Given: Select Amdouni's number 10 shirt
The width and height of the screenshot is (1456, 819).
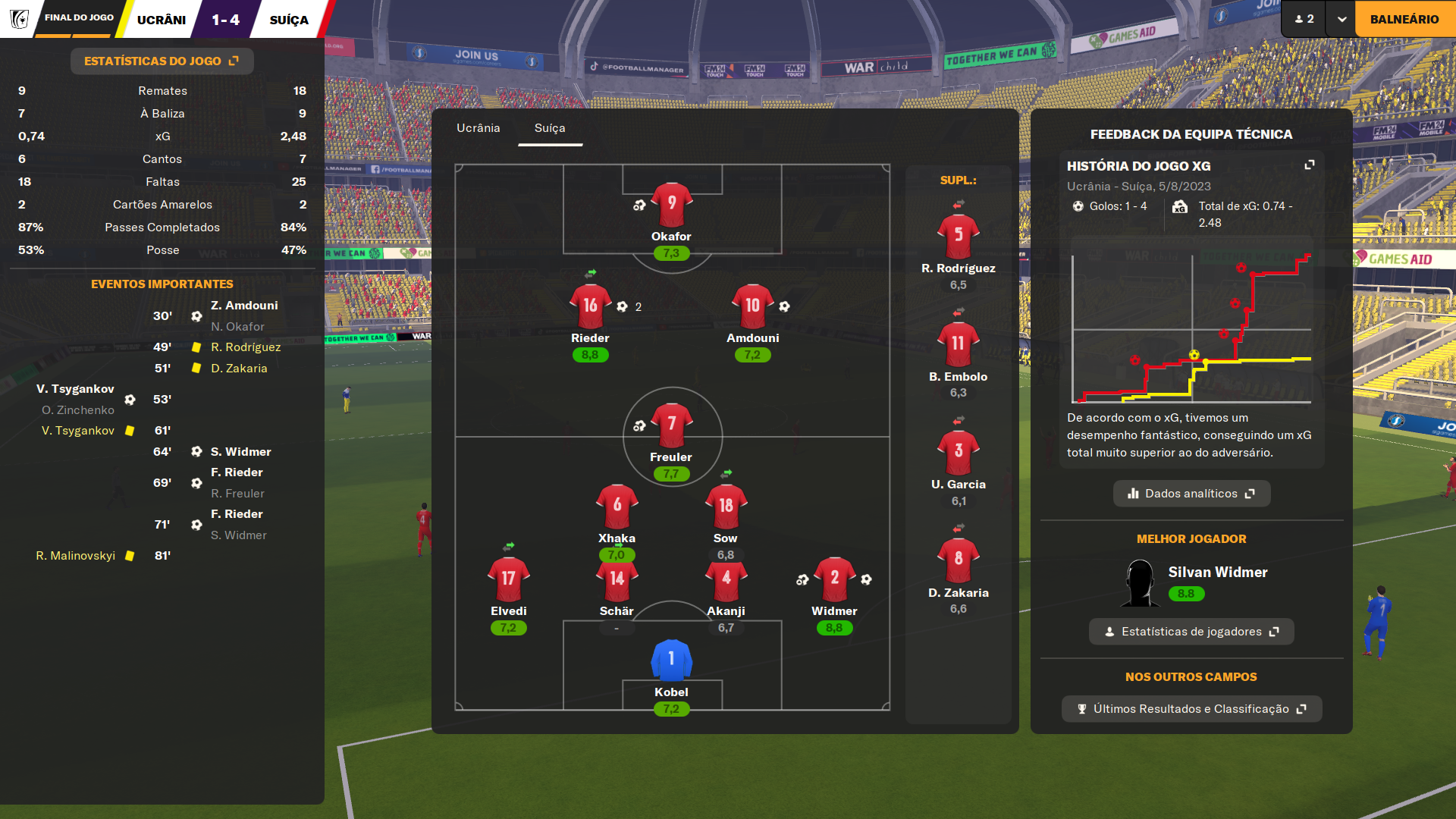Looking at the screenshot, I should click(x=752, y=307).
